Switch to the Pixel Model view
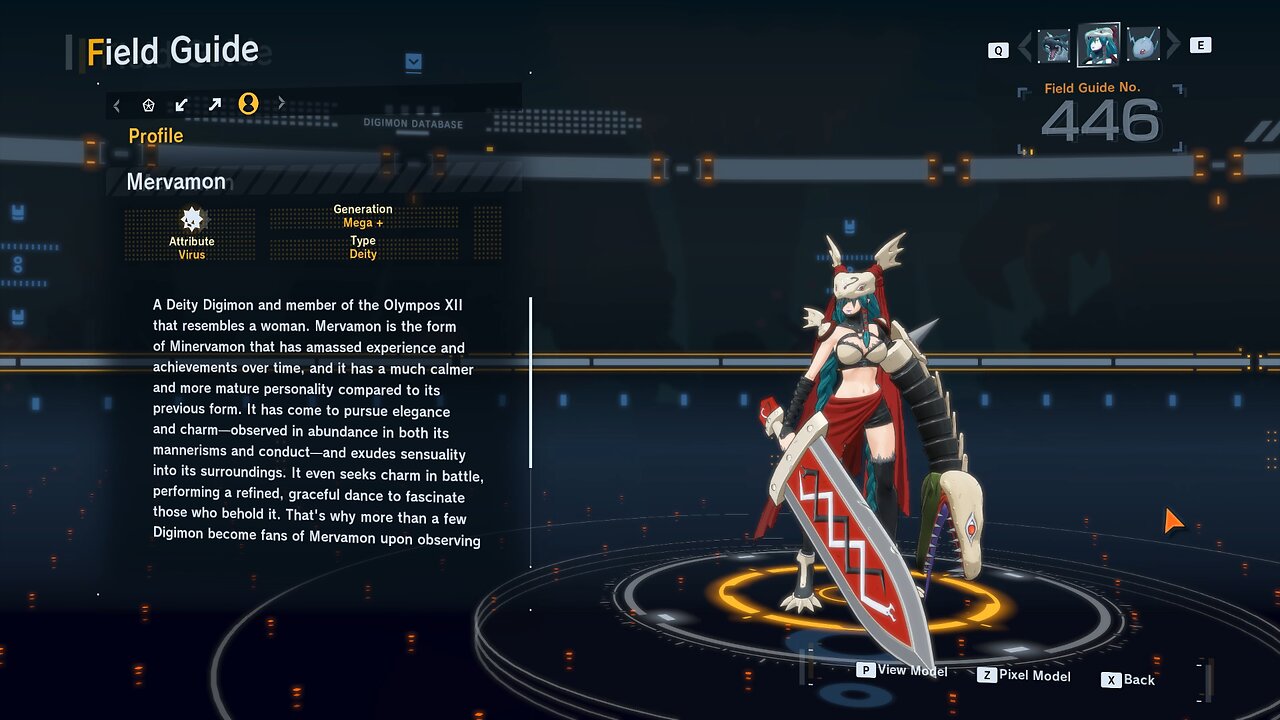Screen dimensions: 1280x720 1024,676
